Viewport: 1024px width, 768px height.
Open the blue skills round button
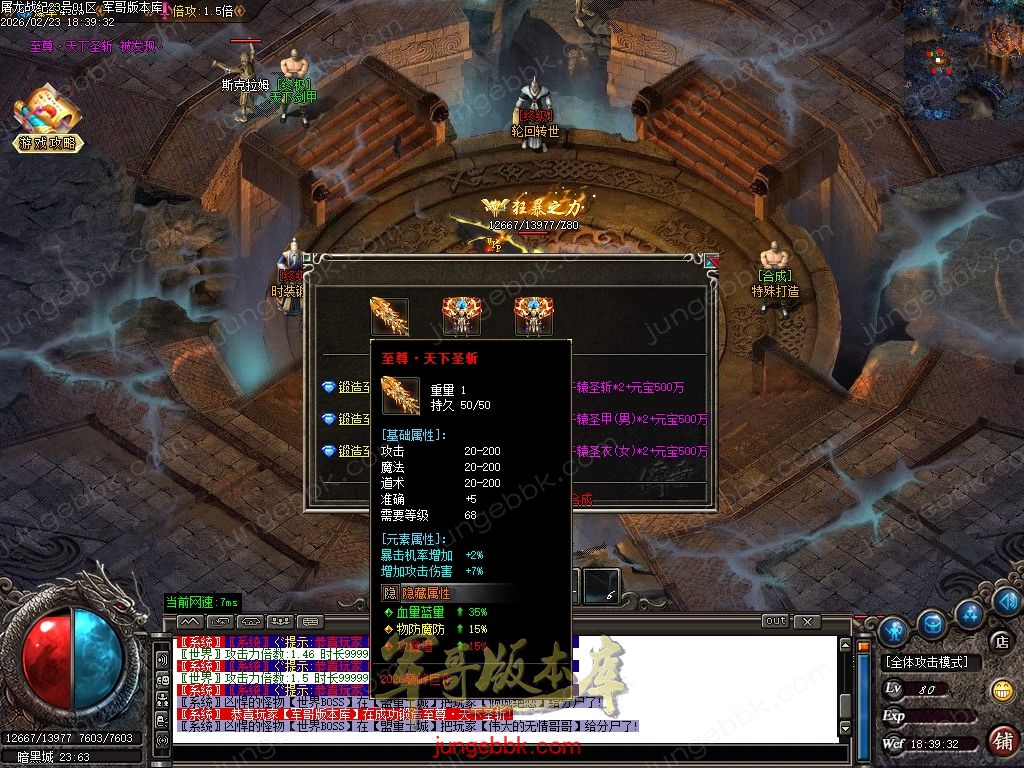point(970,611)
